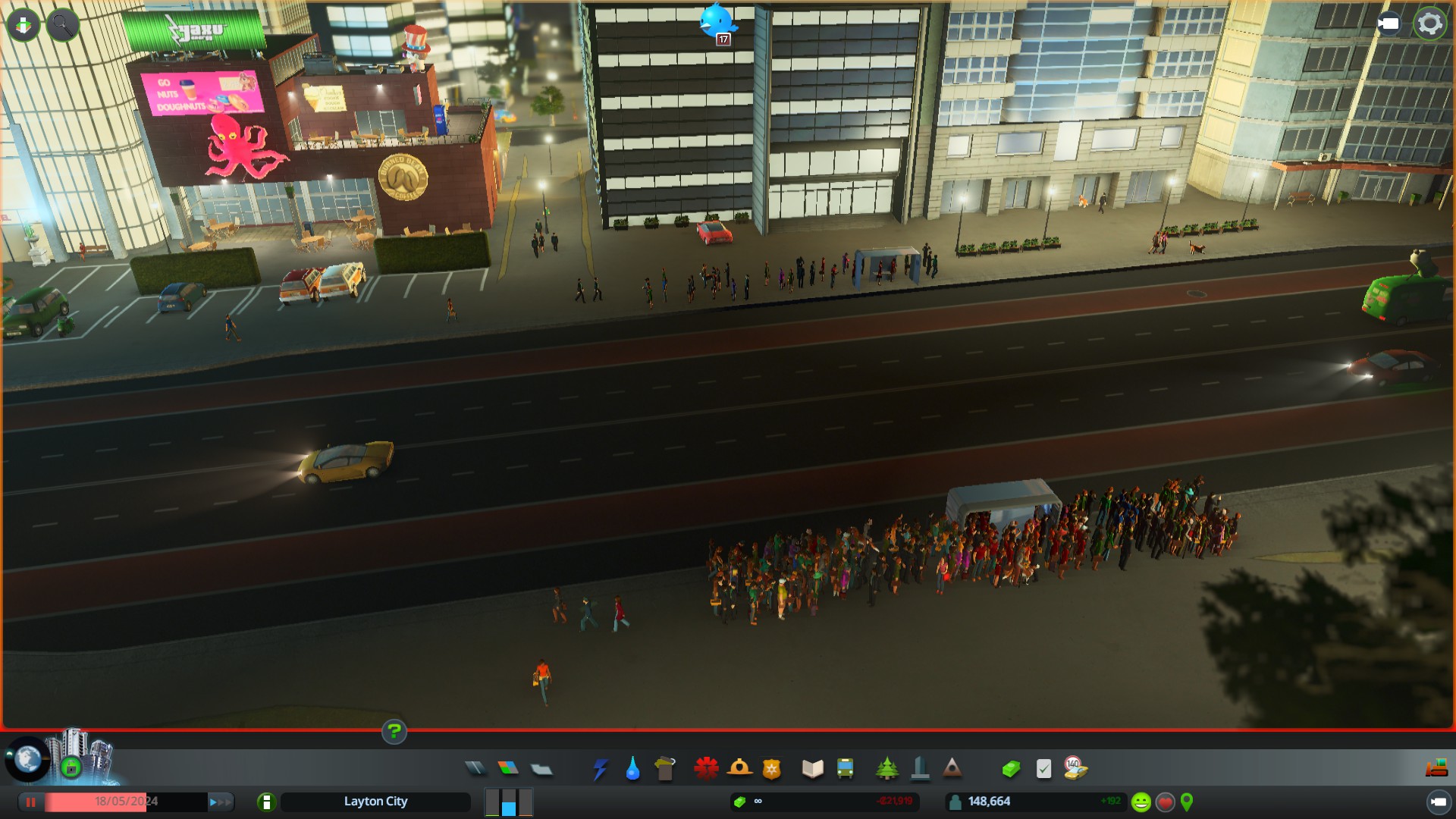Click the green question mark help button
Viewport: 1456px width, 819px height.
394,732
